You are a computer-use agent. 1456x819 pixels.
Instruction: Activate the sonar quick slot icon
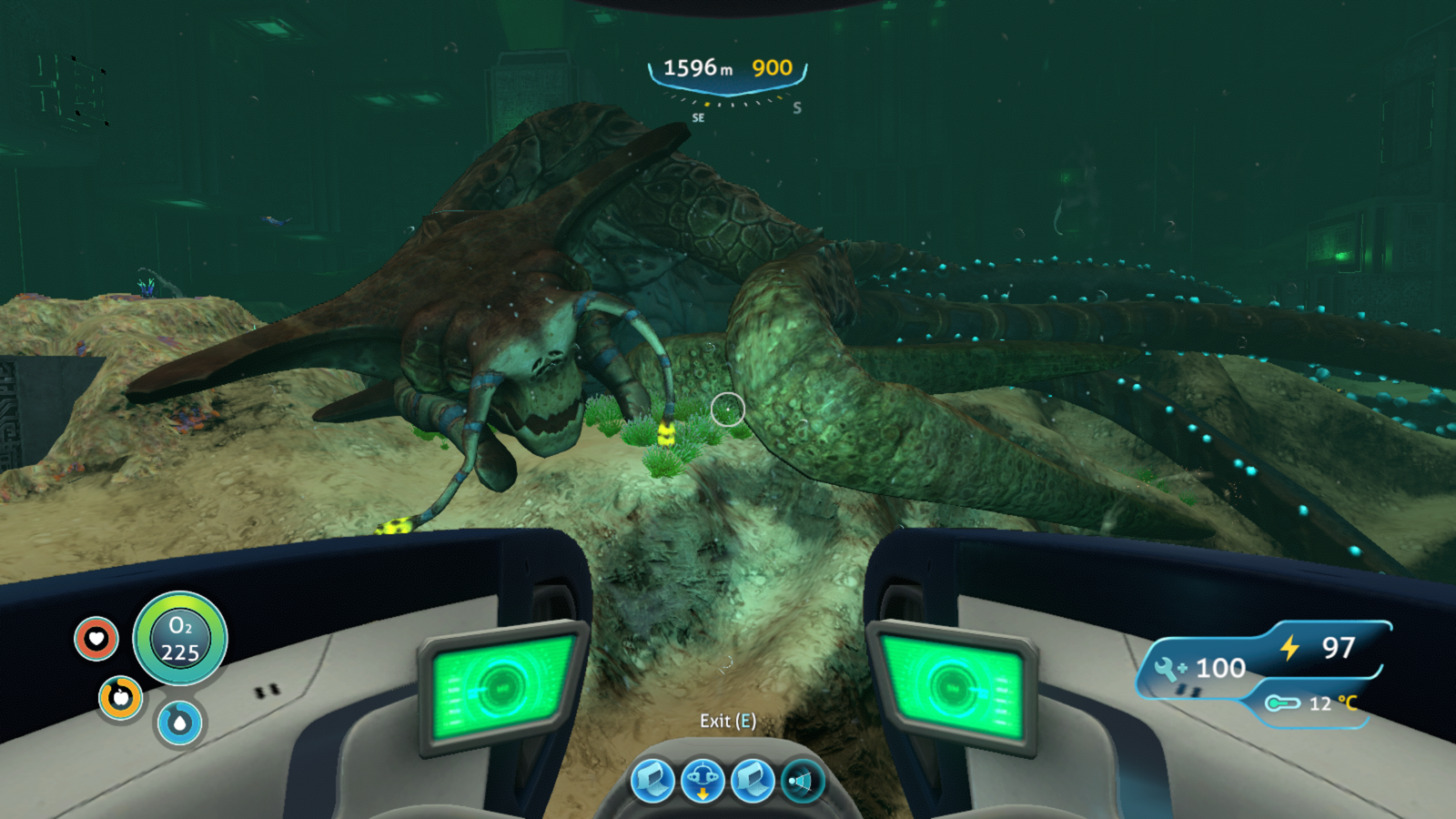[802, 781]
